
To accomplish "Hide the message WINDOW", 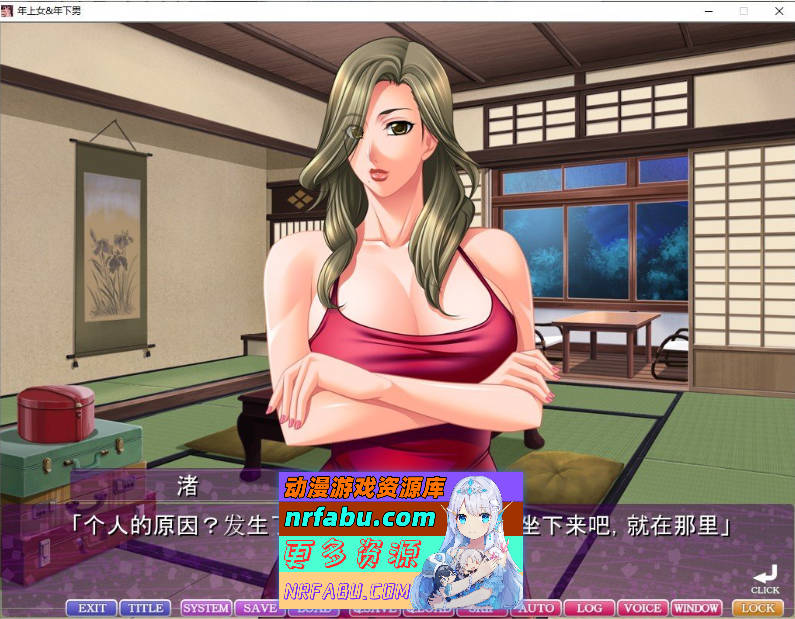I will coord(696,608).
